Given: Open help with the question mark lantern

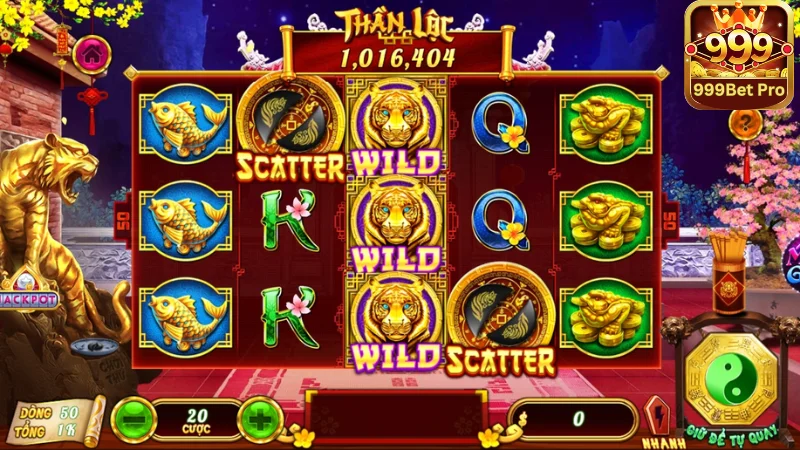Looking at the screenshot, I should point(745,125).
